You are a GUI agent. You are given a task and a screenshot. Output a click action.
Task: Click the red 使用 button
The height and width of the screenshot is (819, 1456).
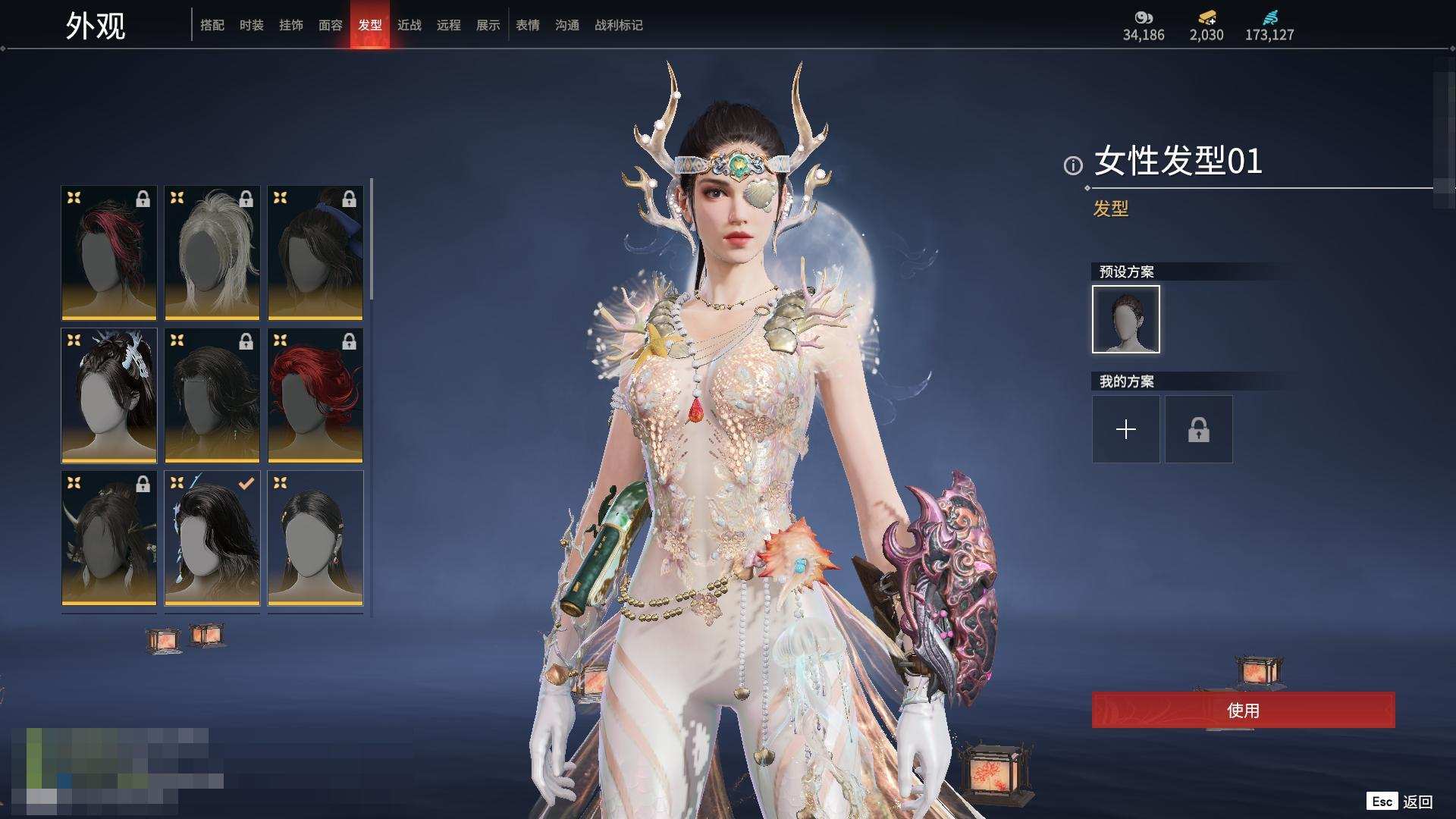coord(1243,711)
